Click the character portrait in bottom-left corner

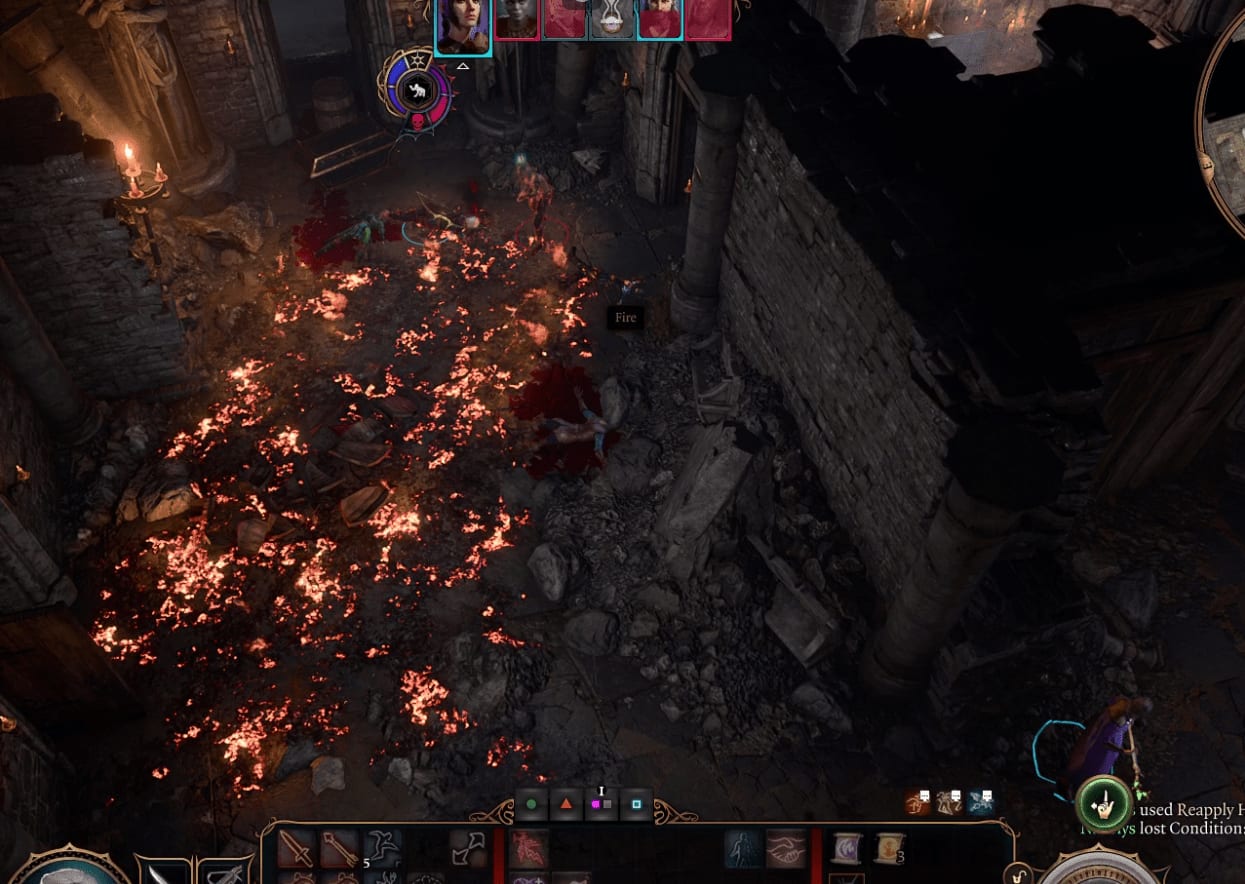pos(70,869)
